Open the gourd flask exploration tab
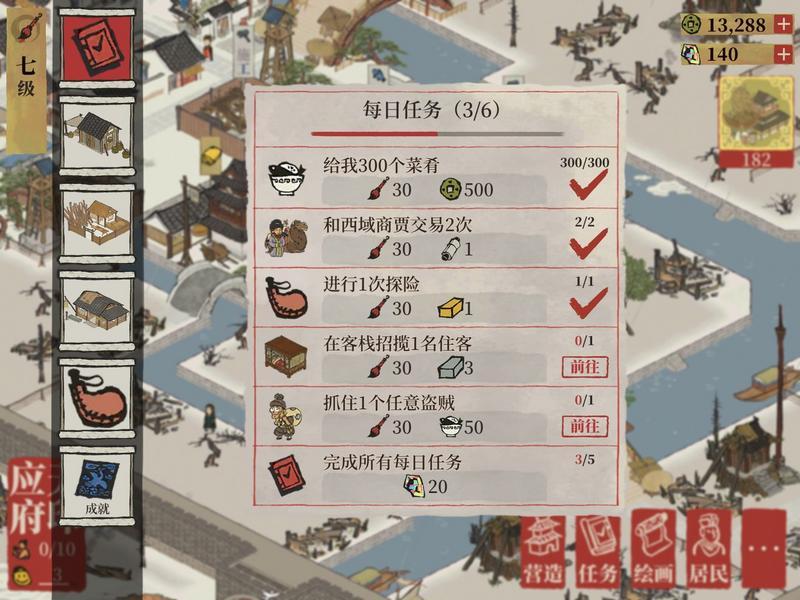Viewport: 800px width, 600px height. (x=97, y=397)
